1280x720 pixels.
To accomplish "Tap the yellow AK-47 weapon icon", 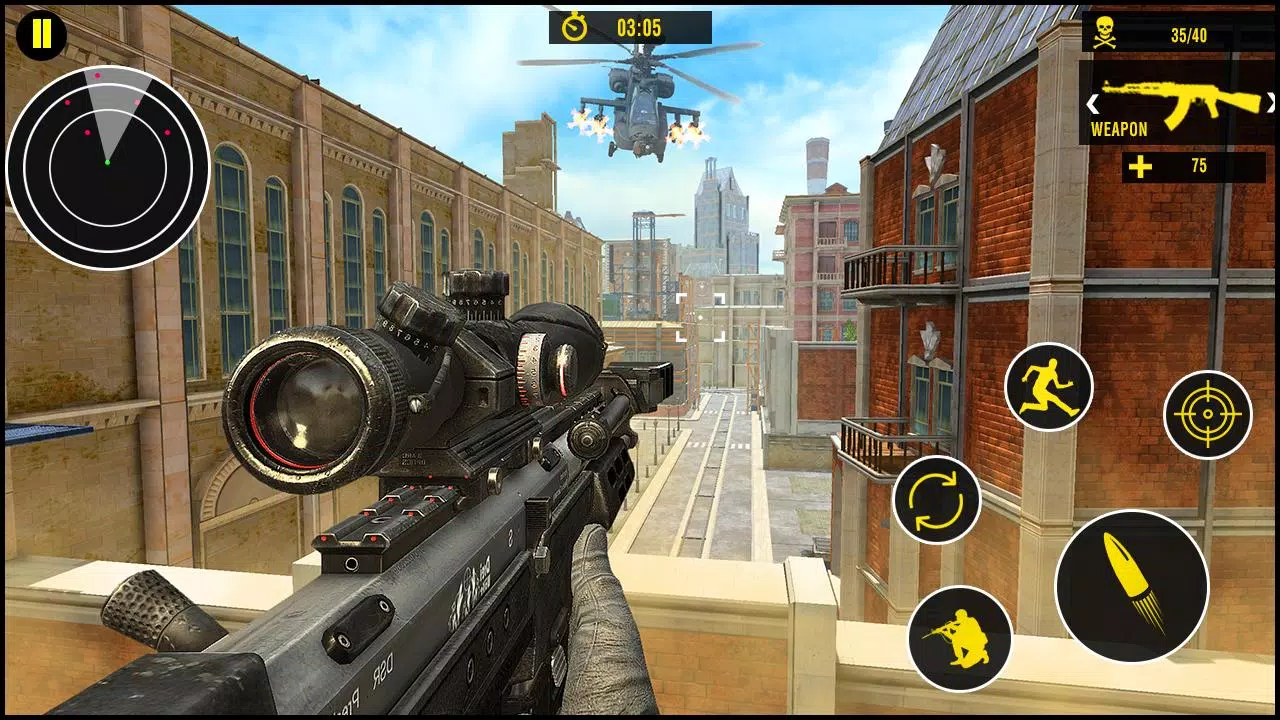I will 1185,100.
